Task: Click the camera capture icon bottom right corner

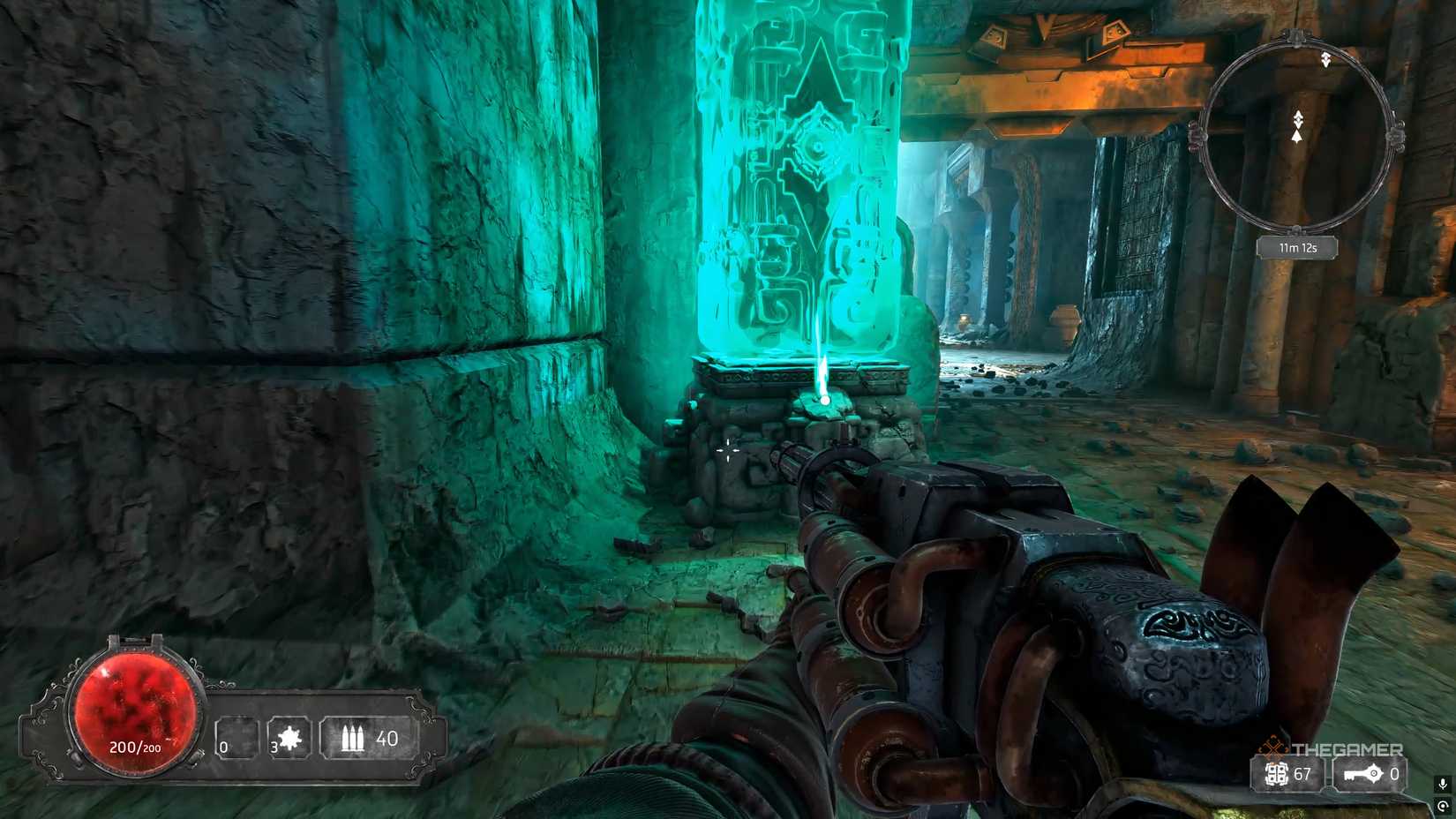Action: click(1442, 807)
